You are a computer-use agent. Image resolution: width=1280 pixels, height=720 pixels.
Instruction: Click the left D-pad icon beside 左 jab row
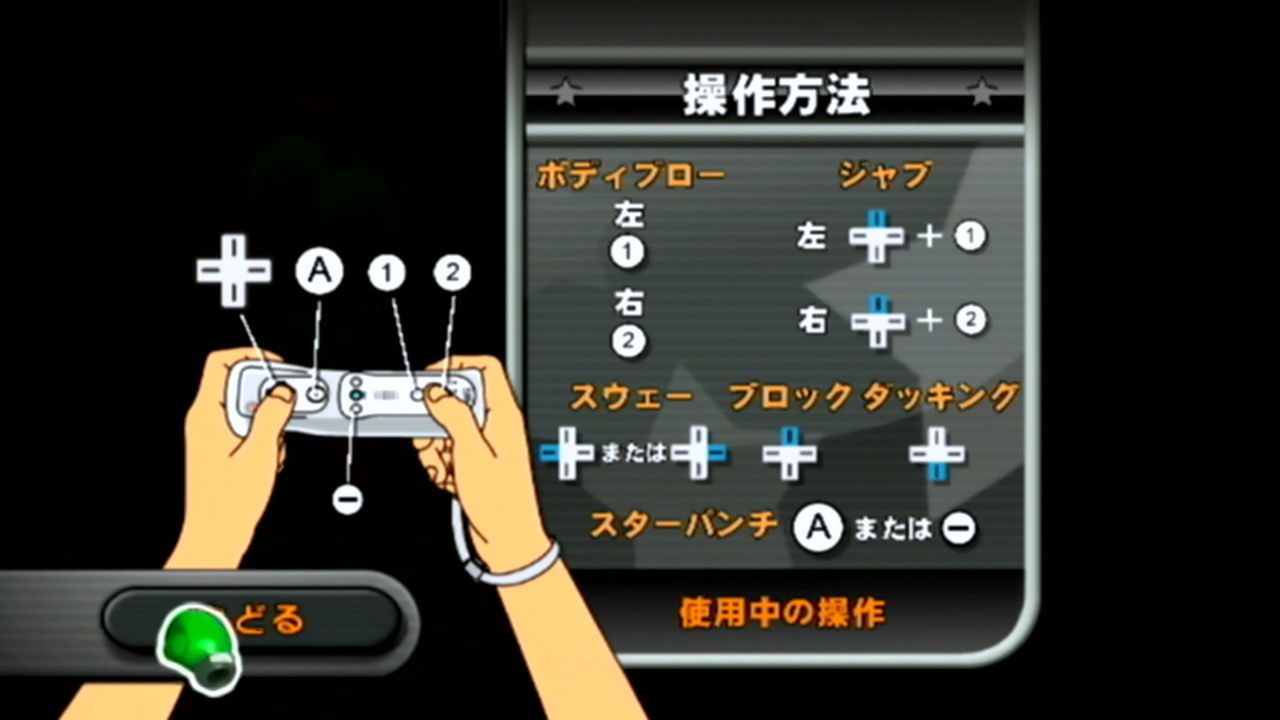point(879,237)
